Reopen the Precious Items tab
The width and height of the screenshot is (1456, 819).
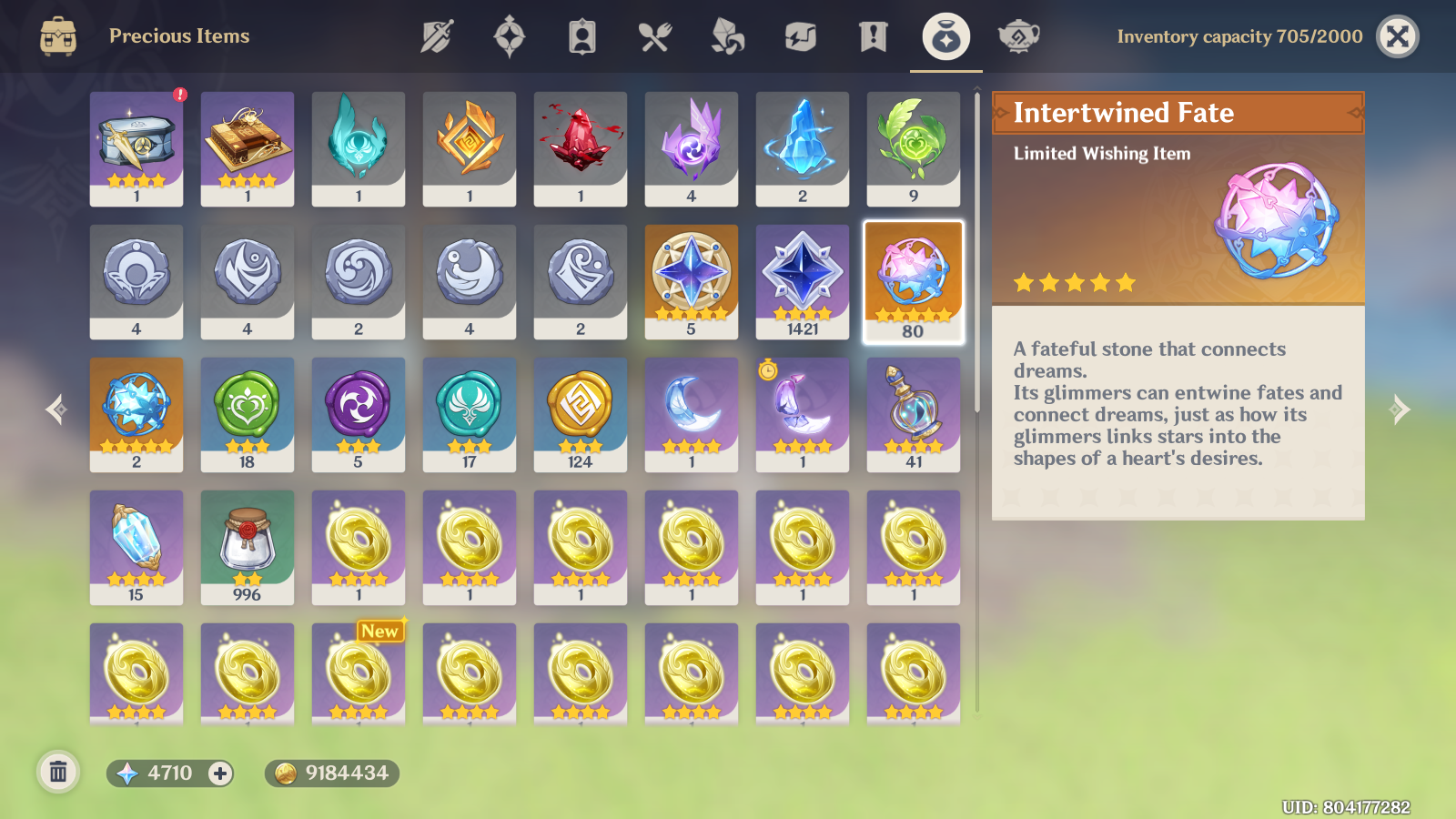(944, 36)
